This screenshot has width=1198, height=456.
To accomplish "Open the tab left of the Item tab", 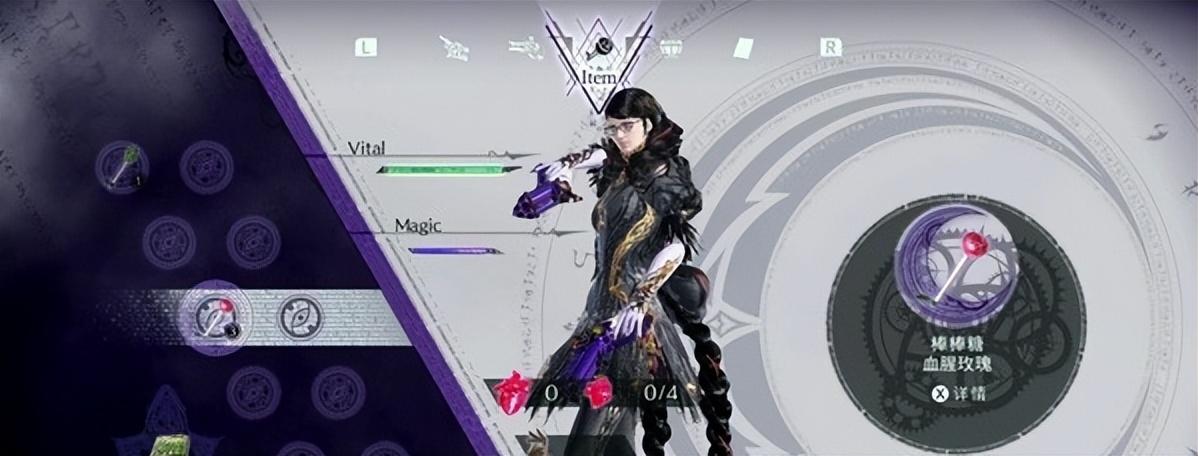I will click(x=522, y=47).
